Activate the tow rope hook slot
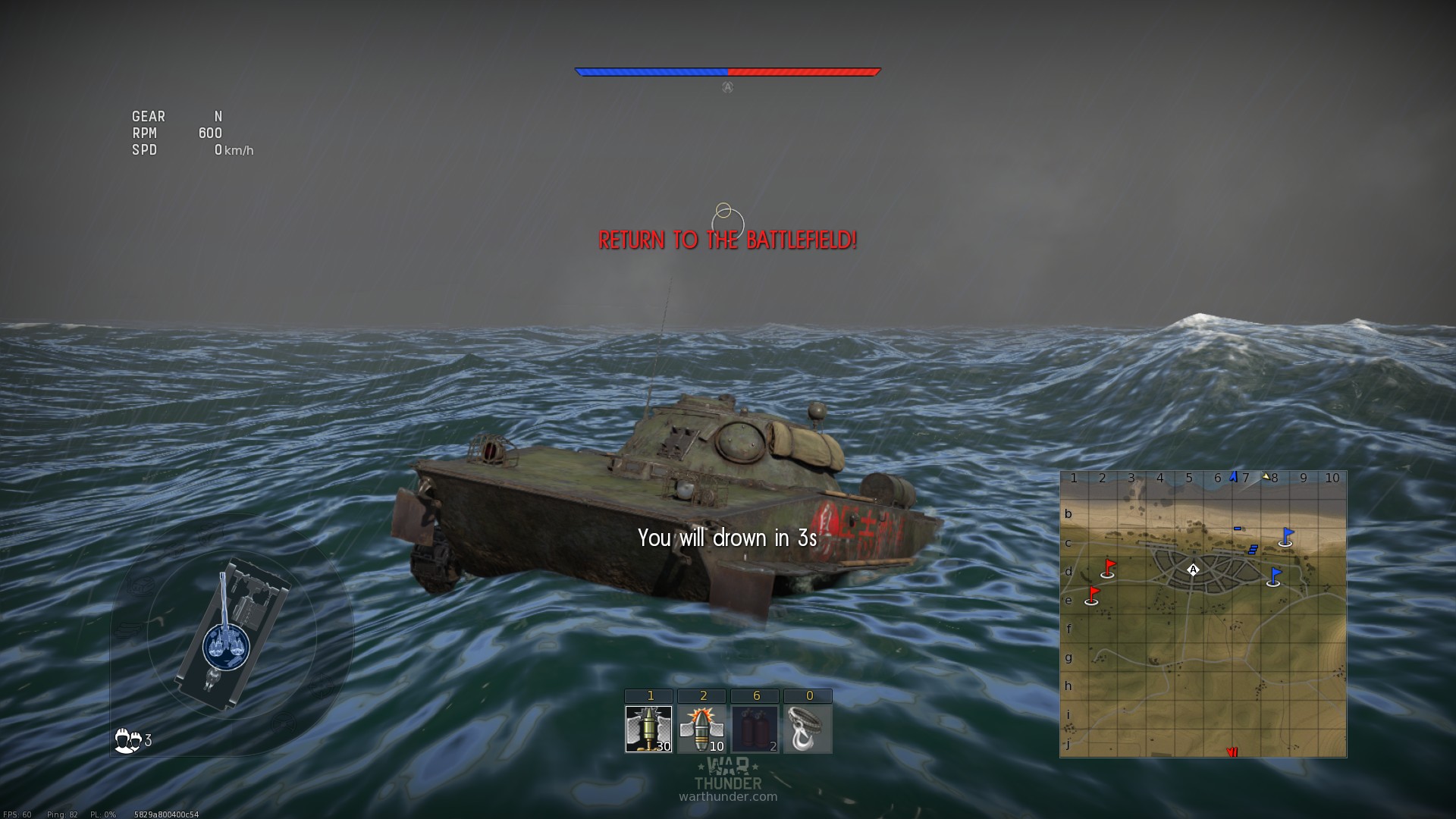The width and height of the screenshot is (1456, 819). tap(808, 729)
